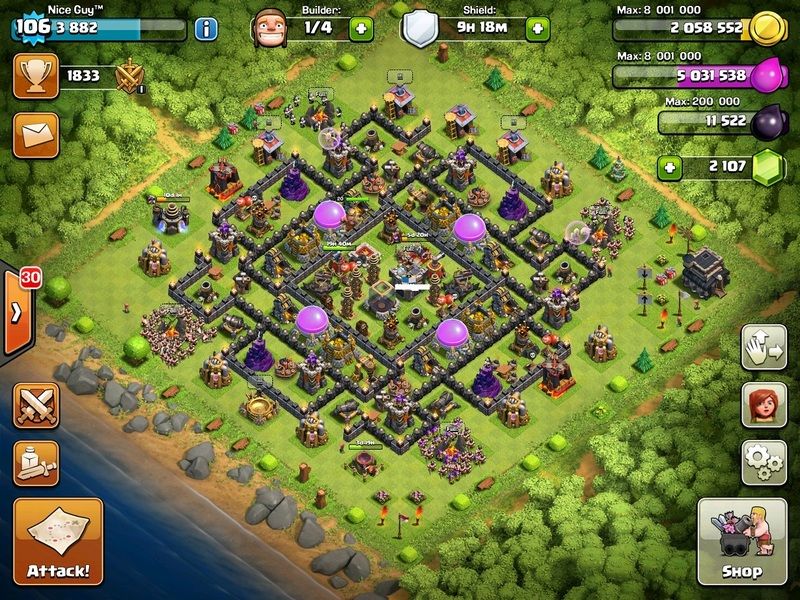Open the crossed swords button
Screen dimensions: 800x600
point(36,406)
